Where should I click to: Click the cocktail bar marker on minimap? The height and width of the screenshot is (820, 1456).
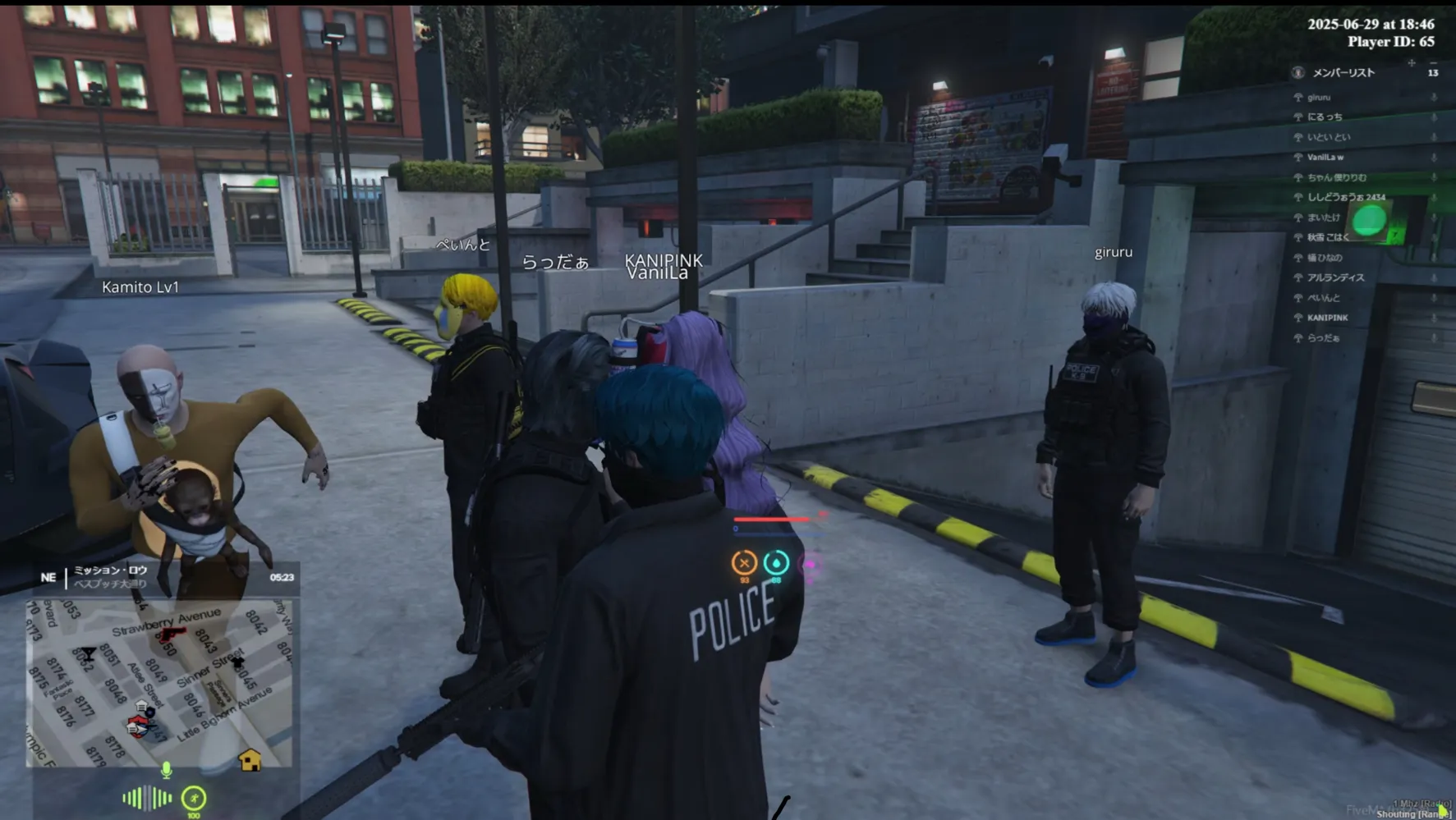click(x=88, y=654)
